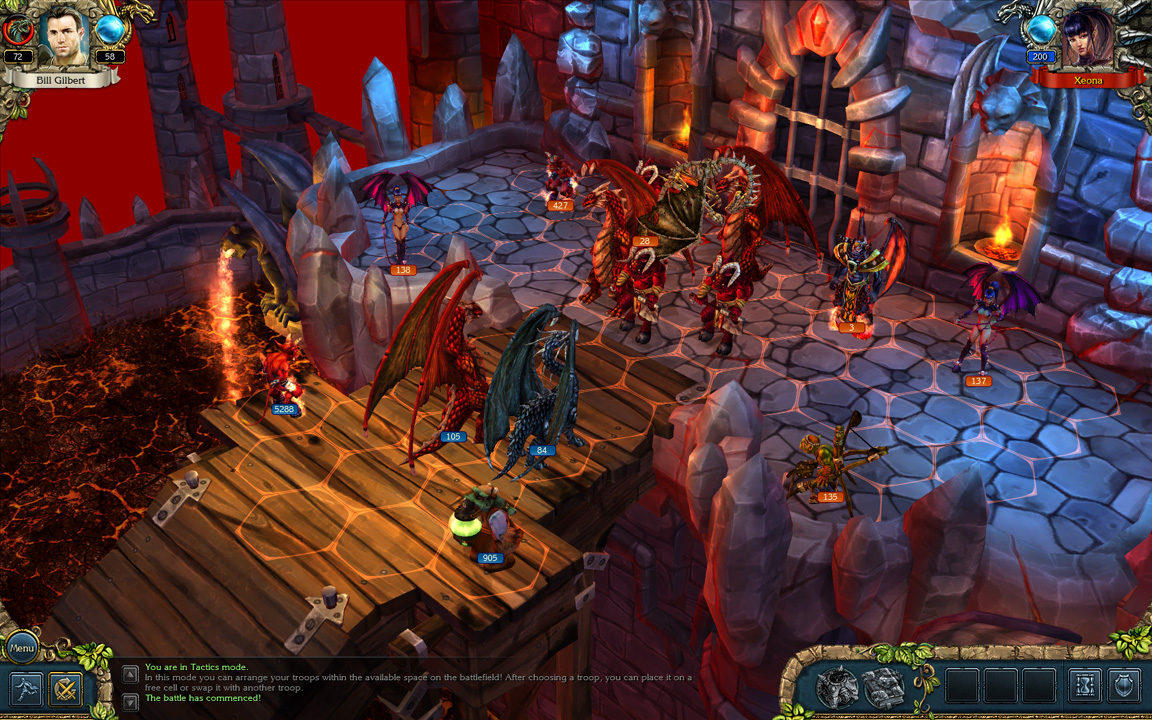Click the battle log up arrow
1152x720 pixels.
pyautogui.click(x=131, y=674)
